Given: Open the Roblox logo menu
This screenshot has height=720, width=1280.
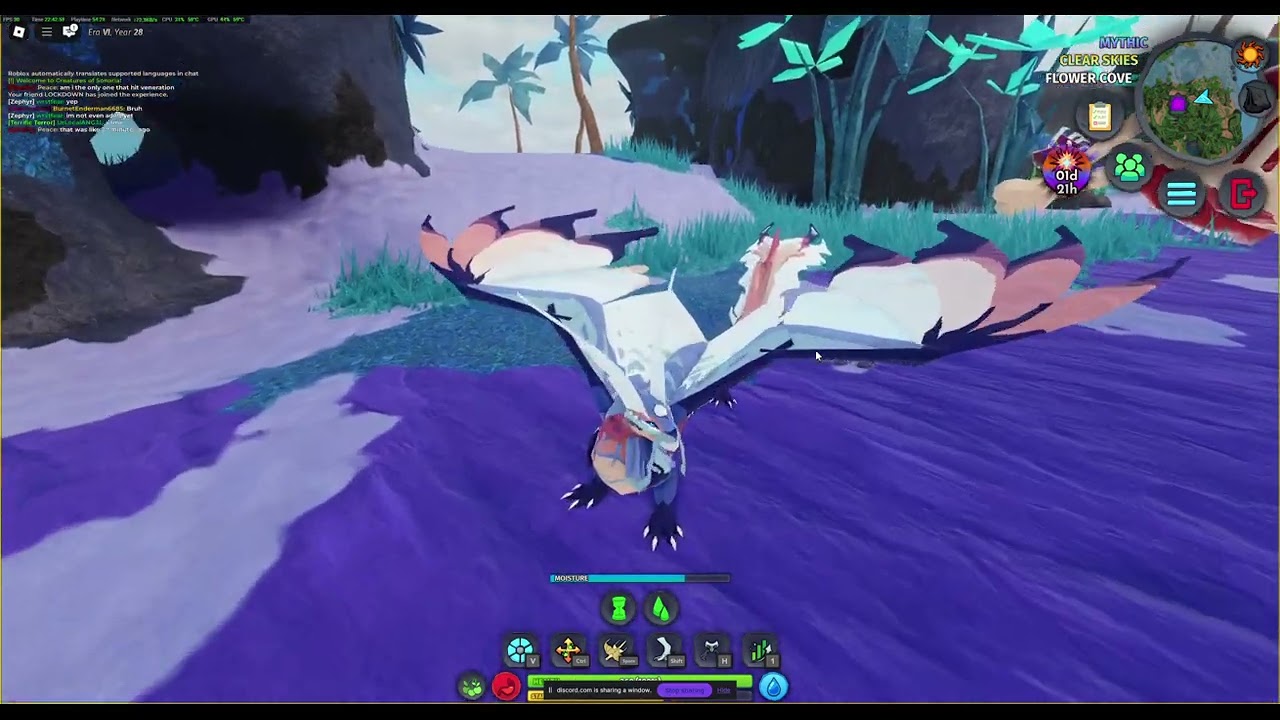Looking at the screenshot, I should click(18, 32).
